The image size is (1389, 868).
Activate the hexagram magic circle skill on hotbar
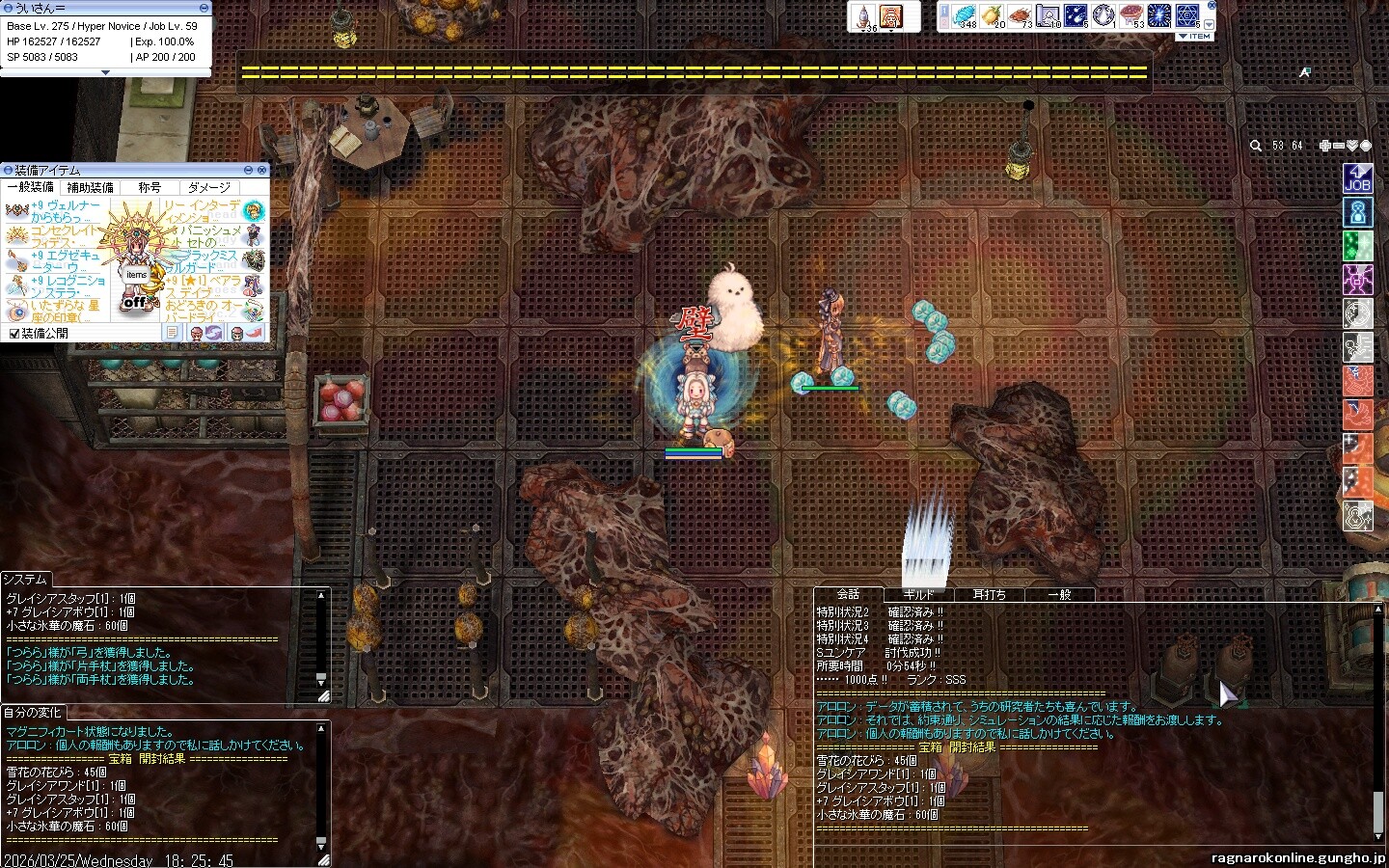coord(1186,16)
